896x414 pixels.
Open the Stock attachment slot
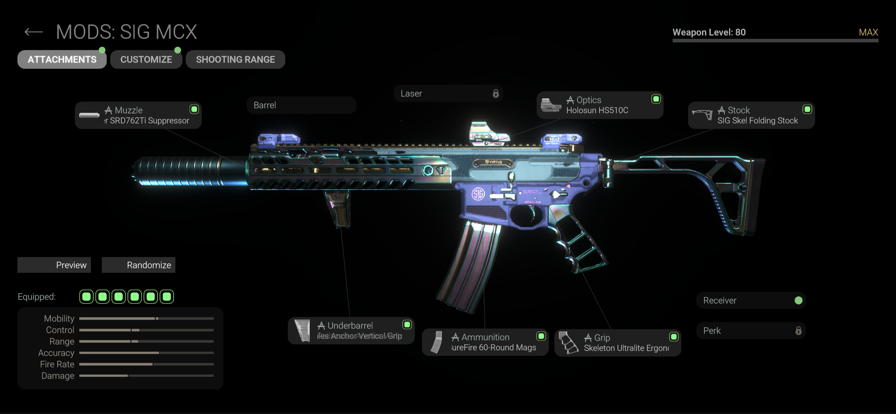tap(751, 115)
